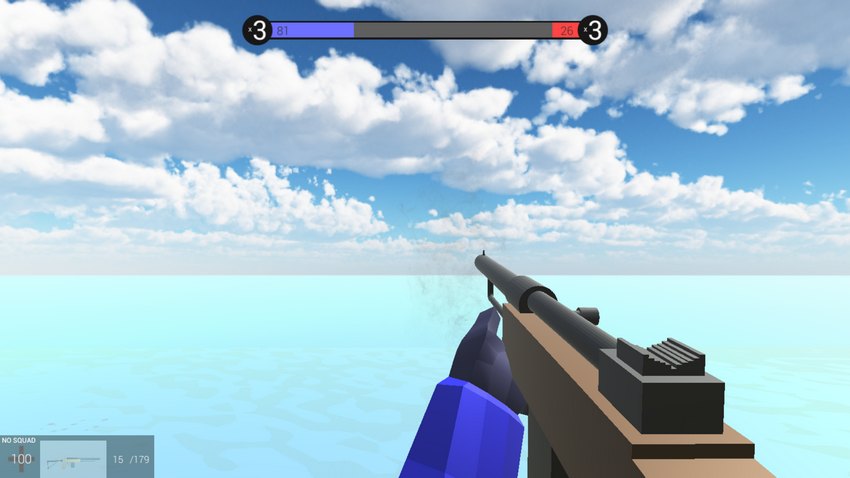Select the equipped rifle weapon slot
Image resolution: width=850 pixels, height=478 pixels.
click(73, 459)
